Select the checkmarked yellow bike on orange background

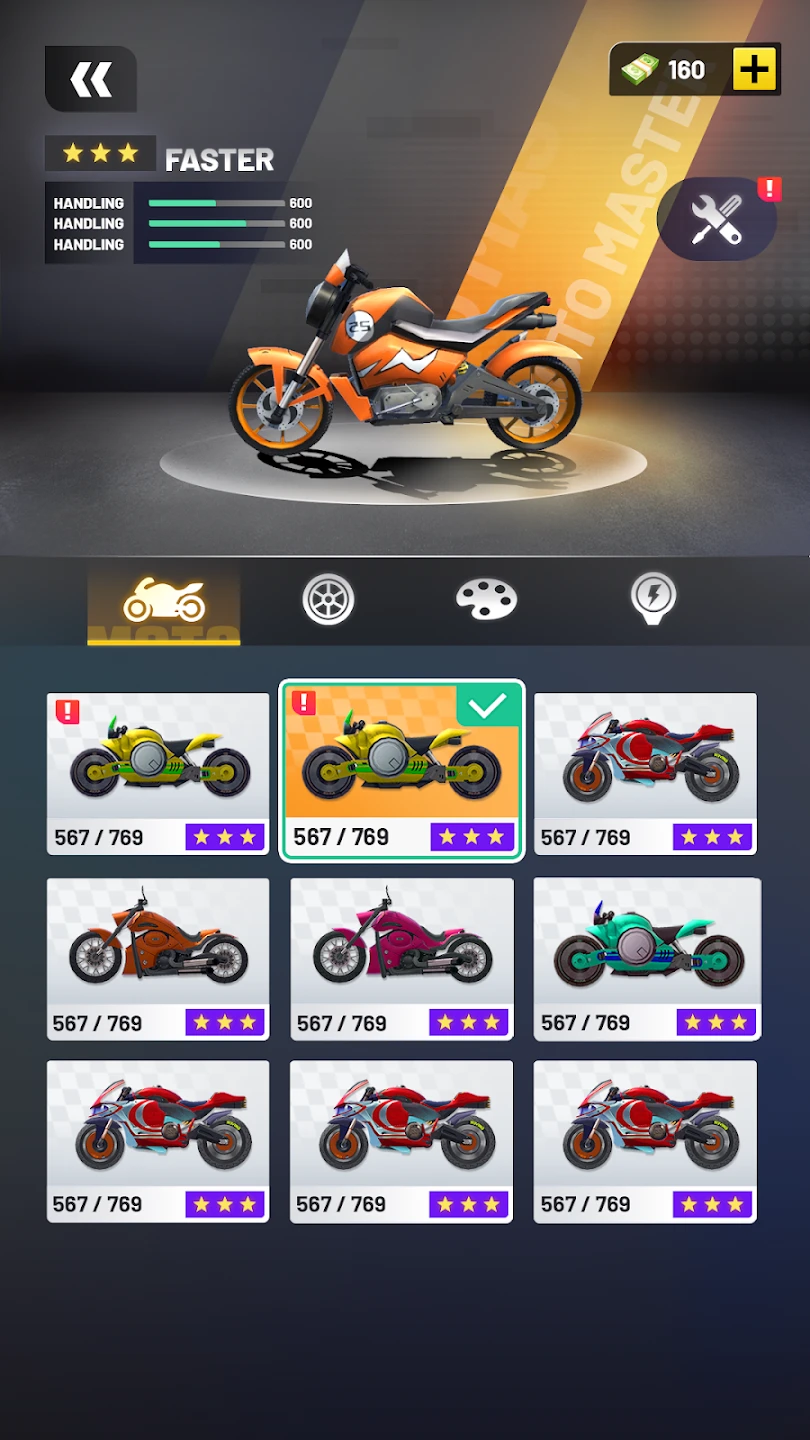click(401, 770)
